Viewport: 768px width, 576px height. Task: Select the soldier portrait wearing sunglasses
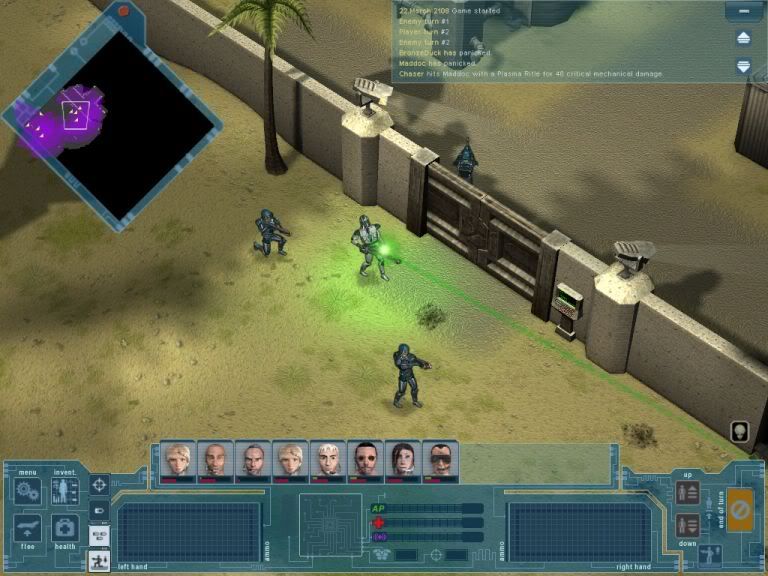point(439,461)
